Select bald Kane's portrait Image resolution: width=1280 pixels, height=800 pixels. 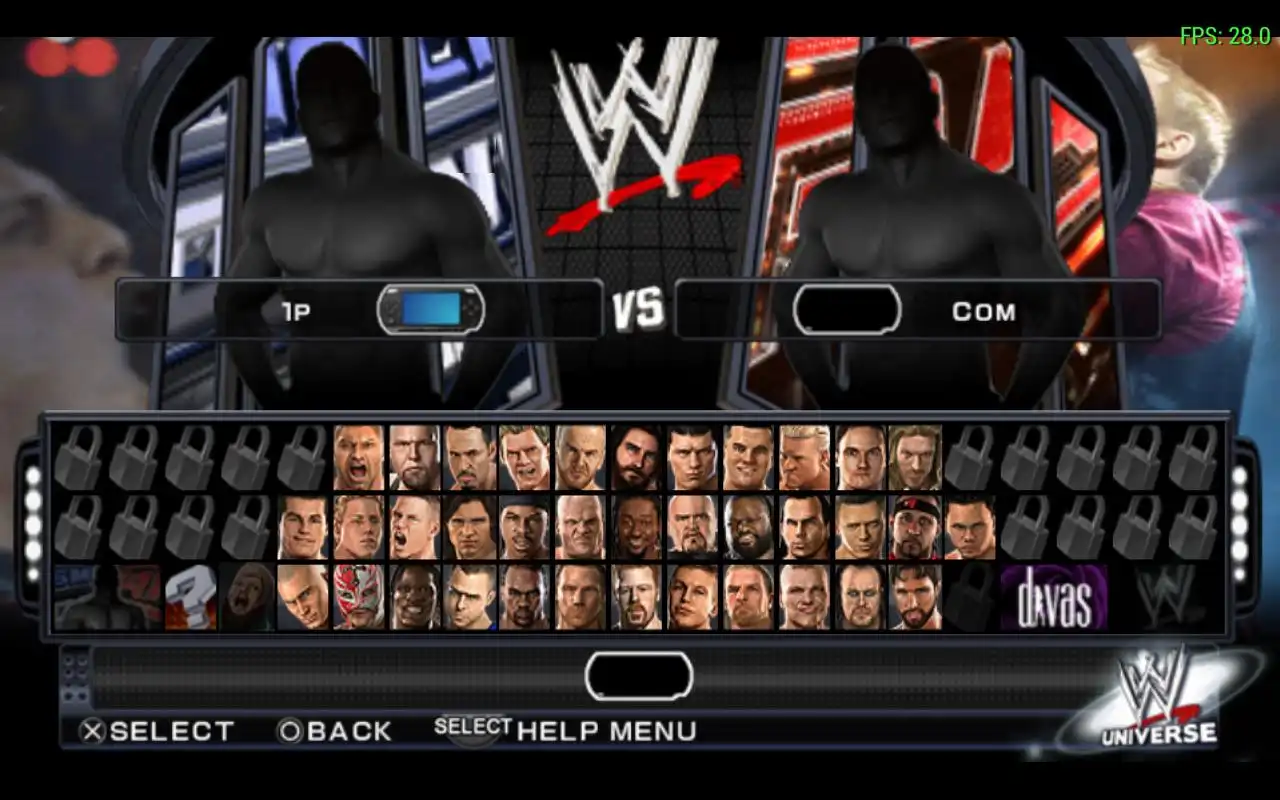[581, 528]
